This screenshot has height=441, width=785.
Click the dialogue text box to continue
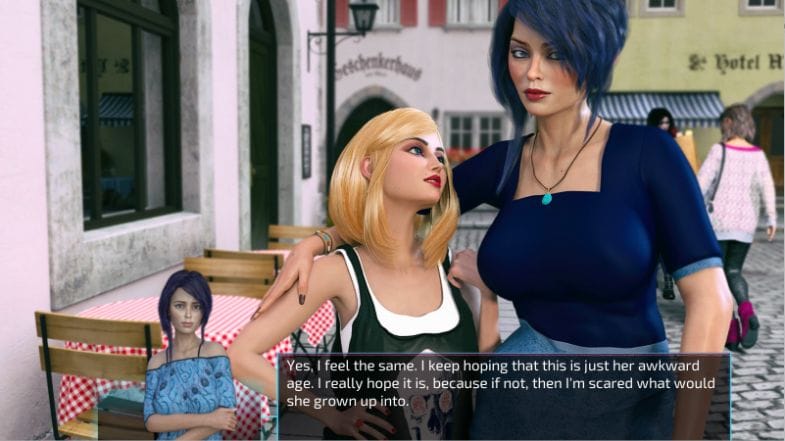click(503, 384)
